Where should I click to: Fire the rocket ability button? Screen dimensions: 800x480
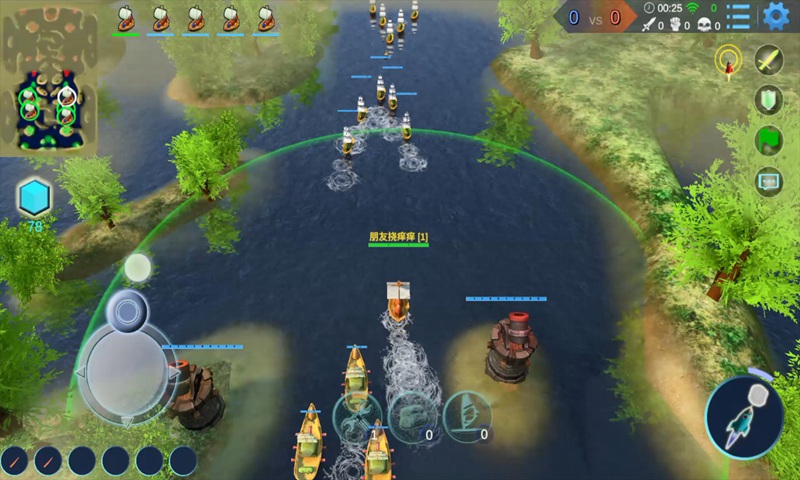[x=743, y=418]
